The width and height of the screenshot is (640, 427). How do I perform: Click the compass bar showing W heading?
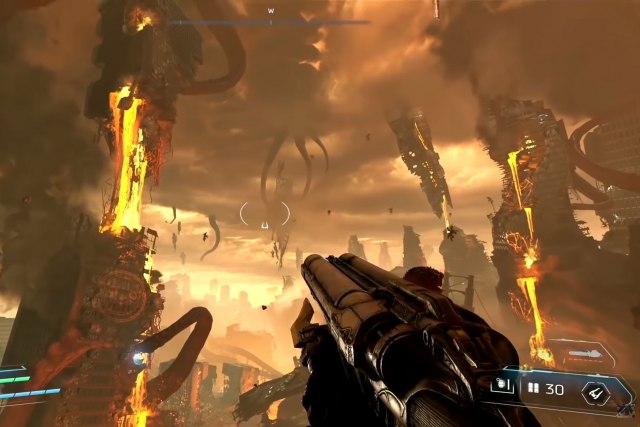pyautogui.click(x=270, y=20)
